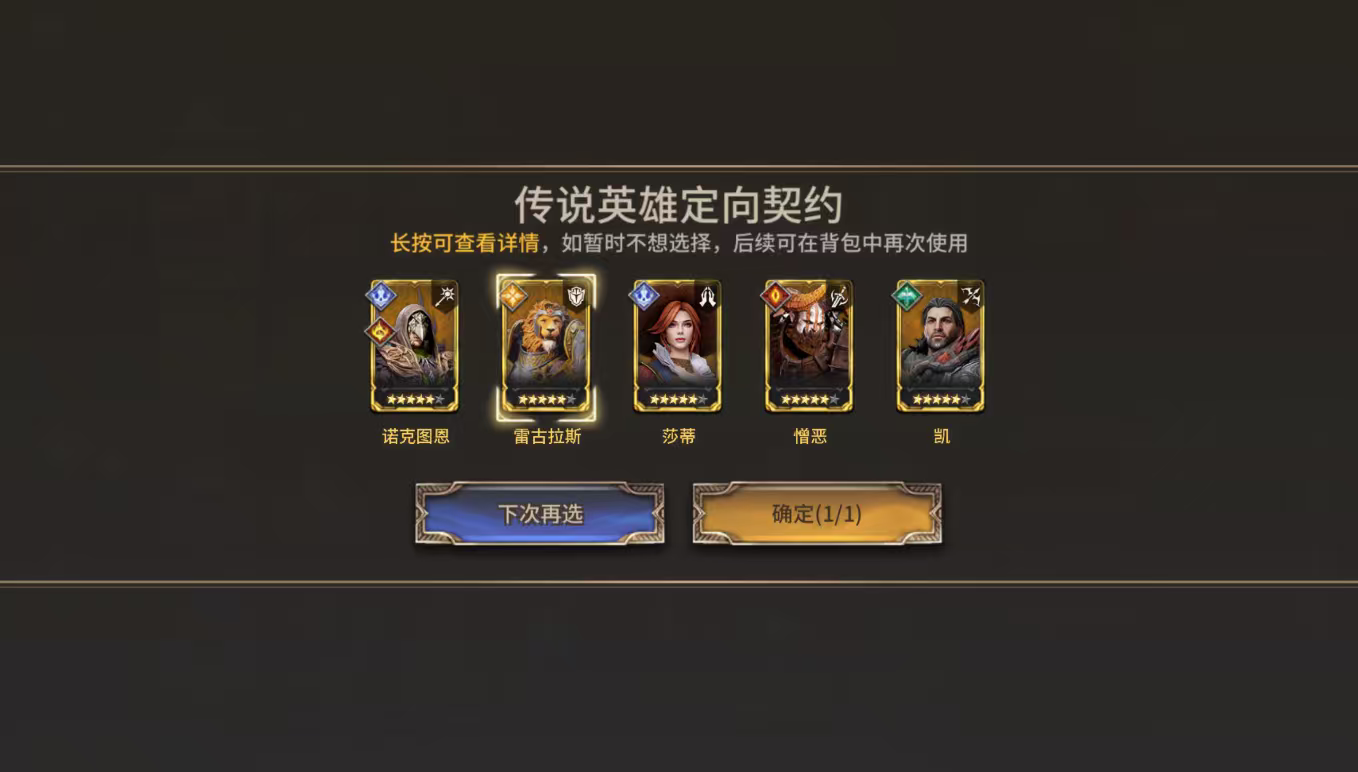1358x772 pixels.
Task: Click the green faction diamond on 凯's card
Action: [906, 297]
